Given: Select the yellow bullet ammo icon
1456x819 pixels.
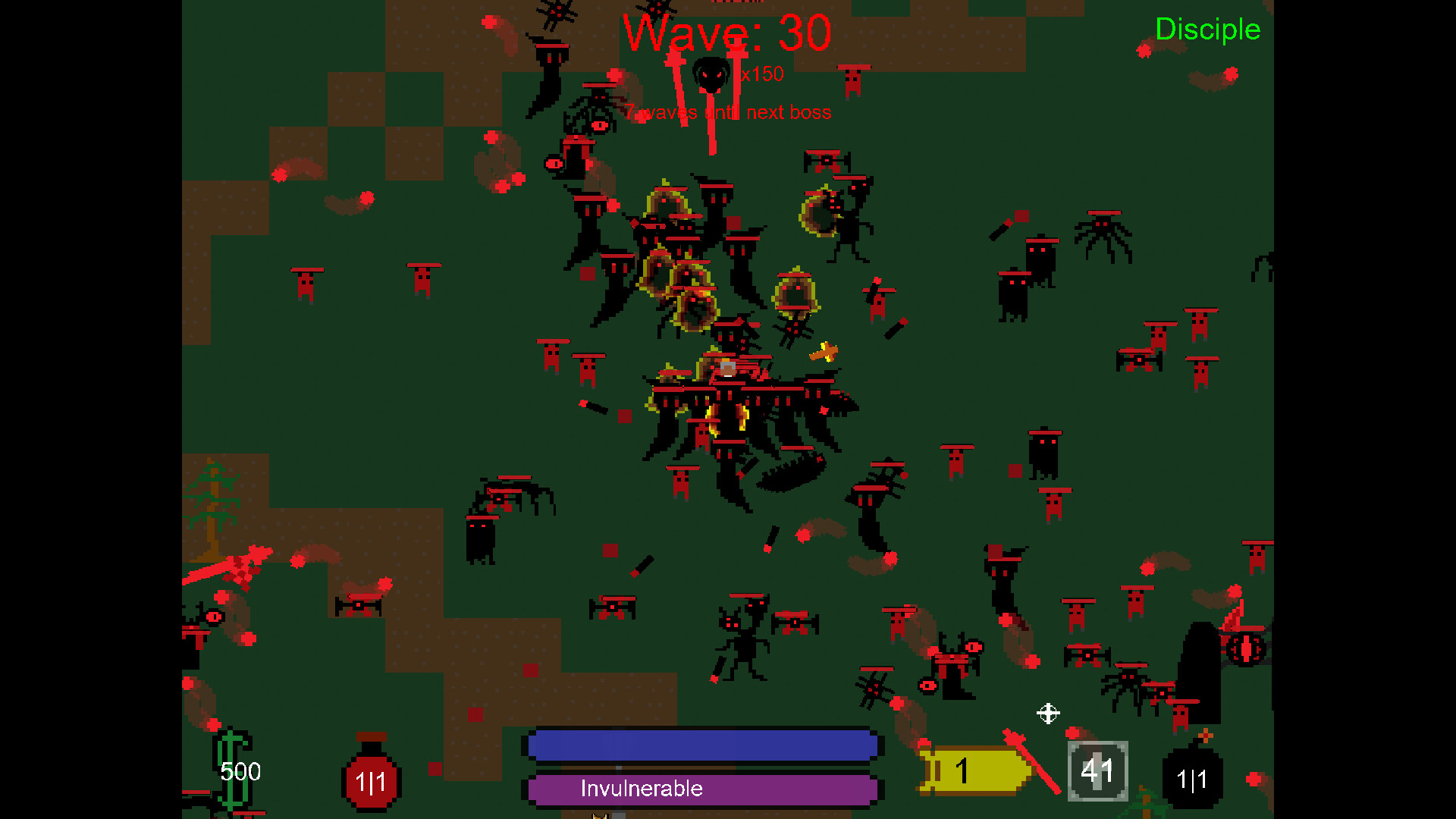Looking at the screenshot, I should [x=973, y=770].
